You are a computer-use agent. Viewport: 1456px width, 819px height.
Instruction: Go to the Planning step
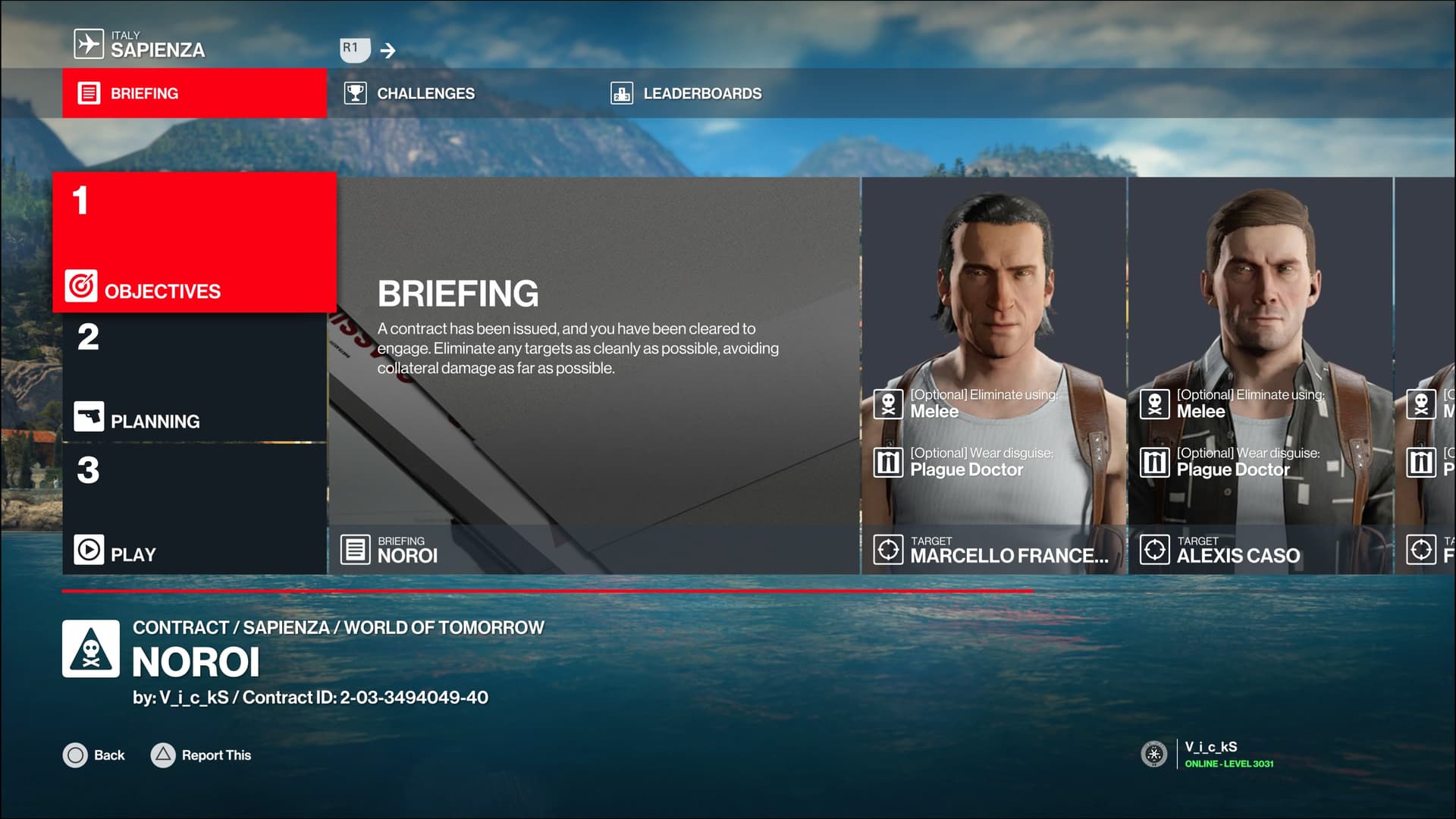[x=194, y=378]
